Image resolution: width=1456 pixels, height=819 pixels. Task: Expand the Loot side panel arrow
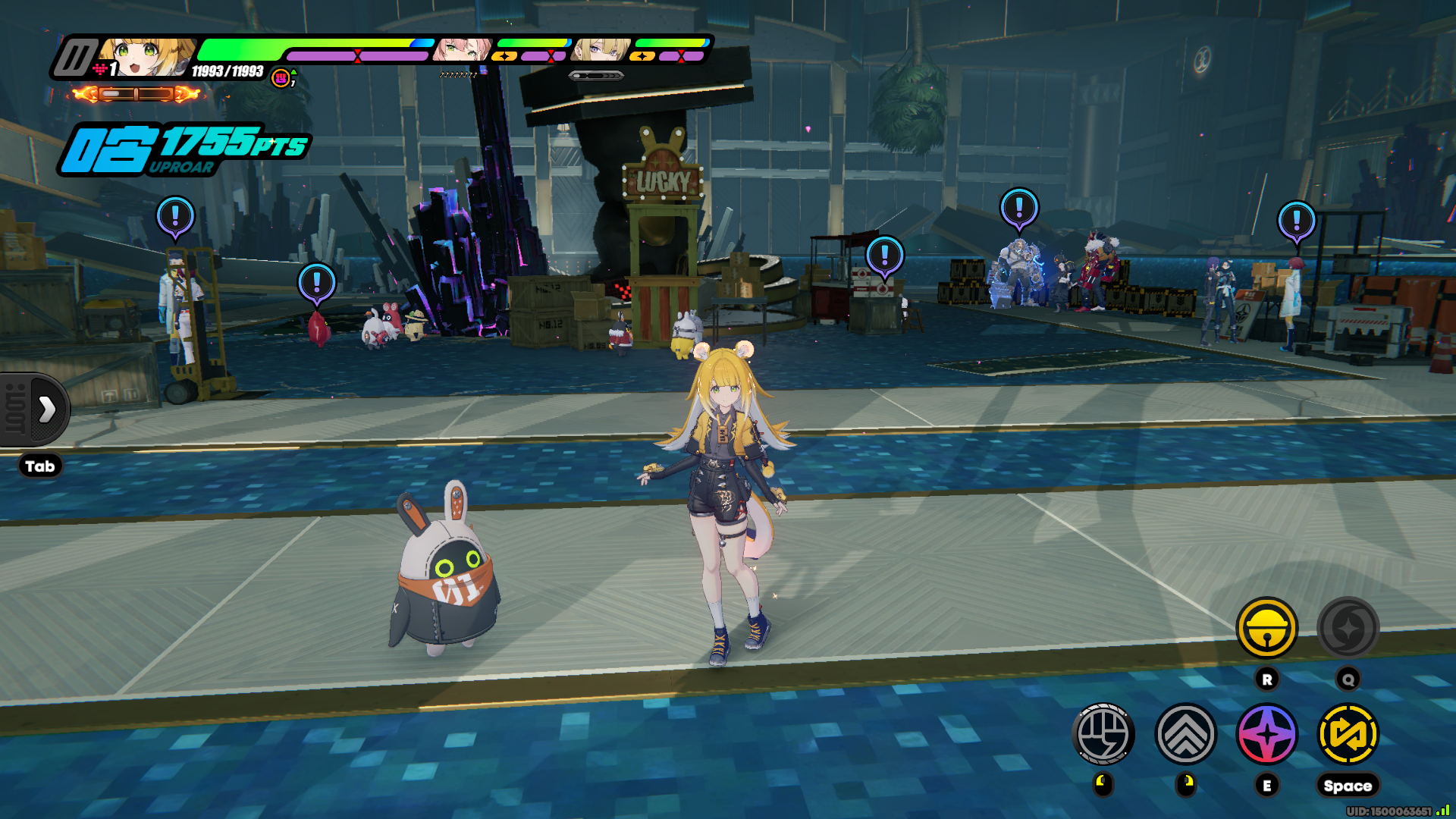click(46, 409)
